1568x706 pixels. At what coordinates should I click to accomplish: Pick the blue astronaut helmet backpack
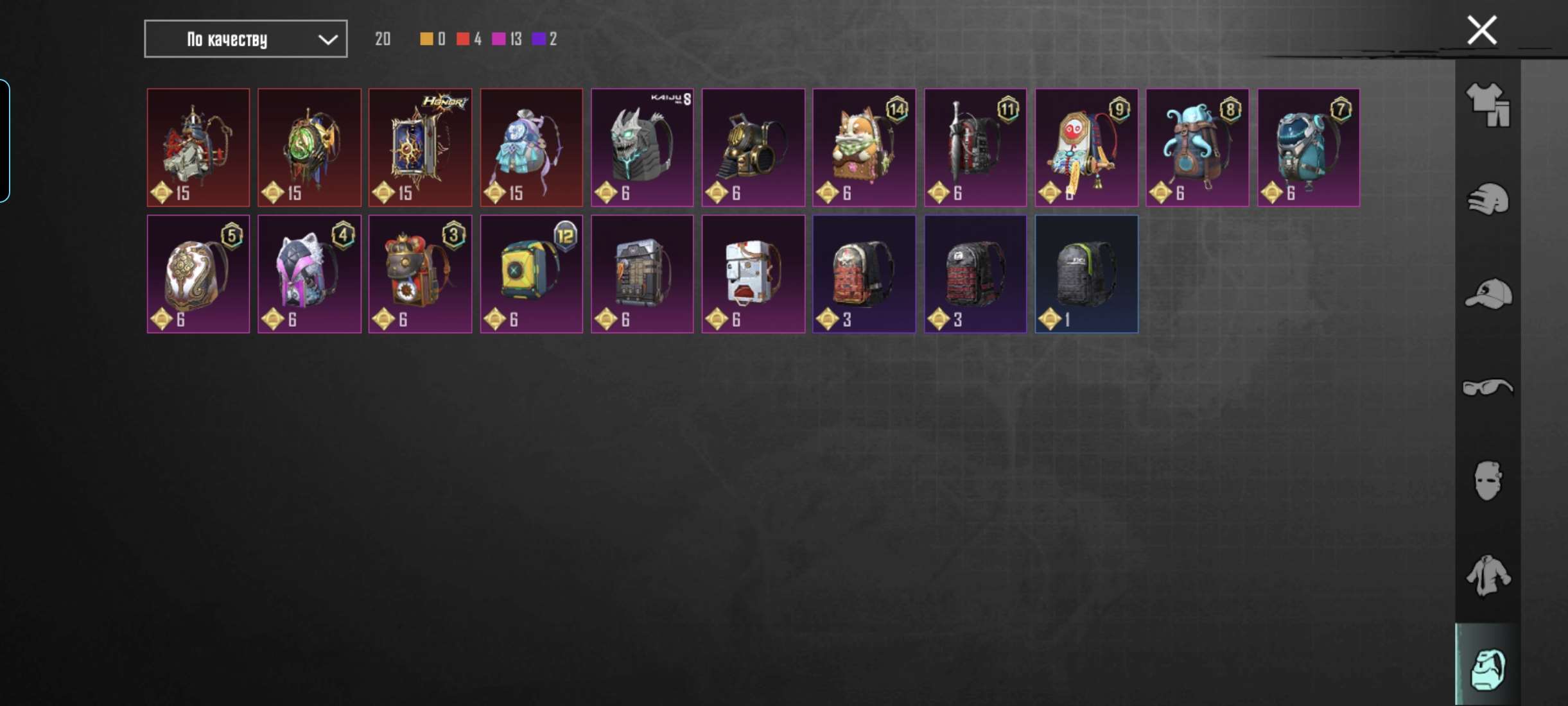pos(1308,148)
